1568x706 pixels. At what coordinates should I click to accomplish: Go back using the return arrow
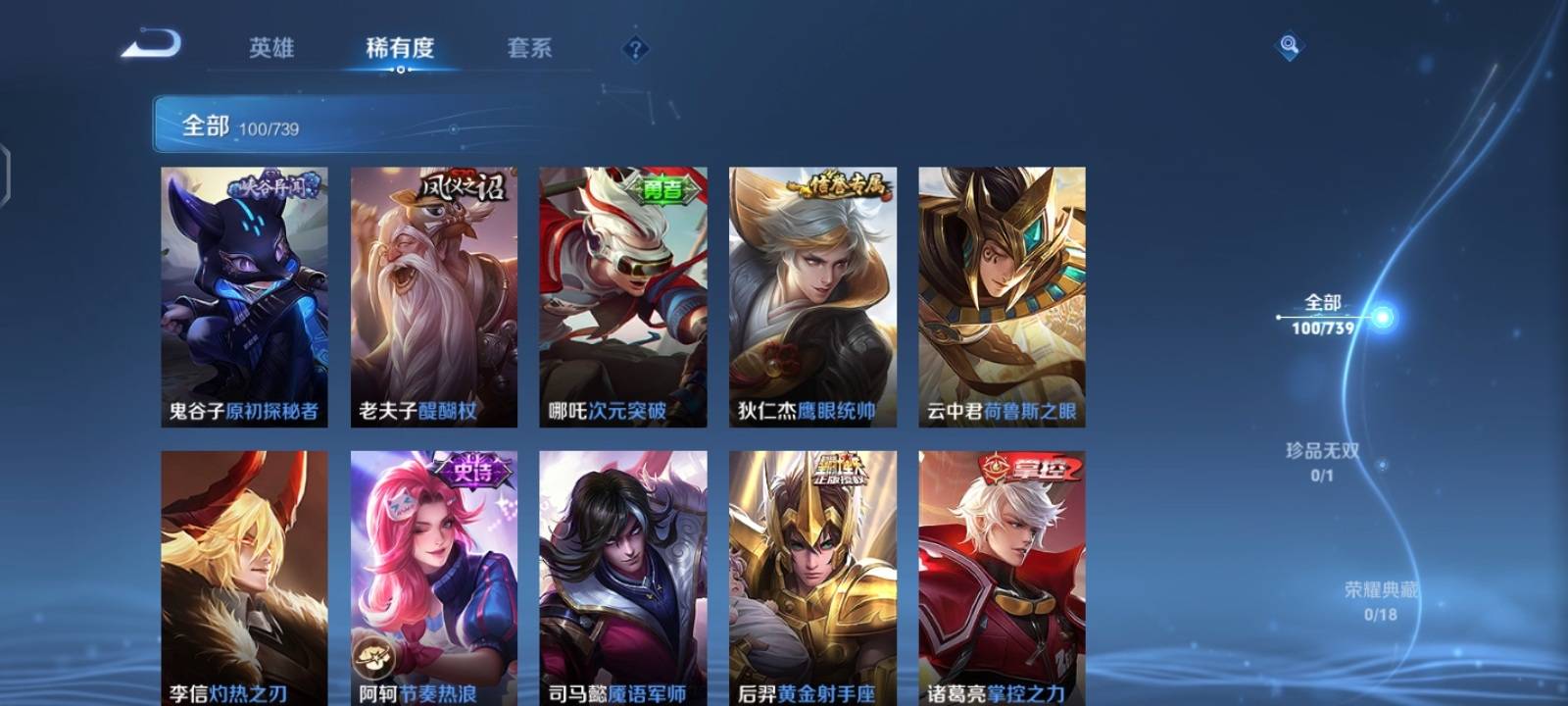tap(152, 45)
